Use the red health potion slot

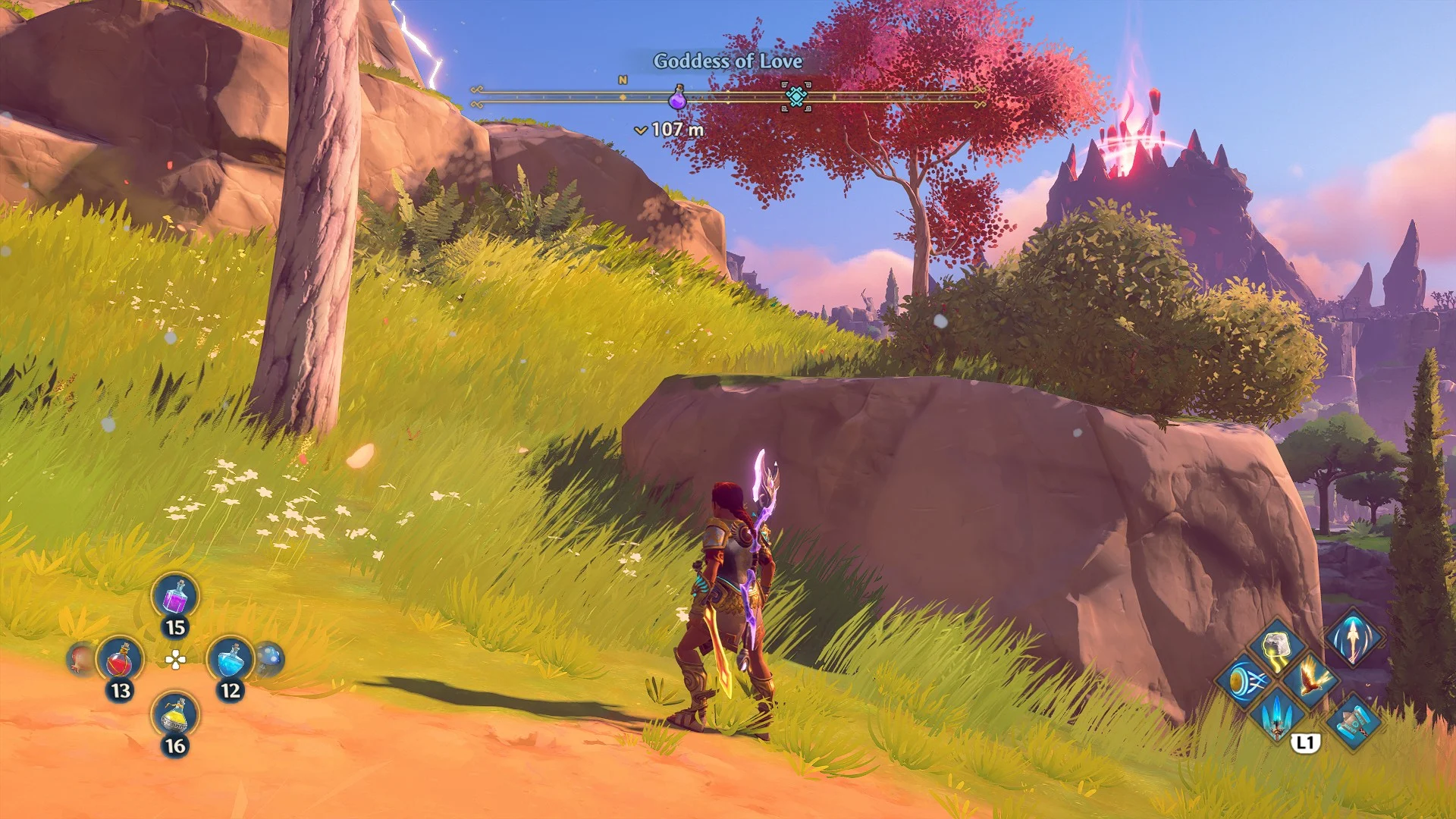(120, 661)
